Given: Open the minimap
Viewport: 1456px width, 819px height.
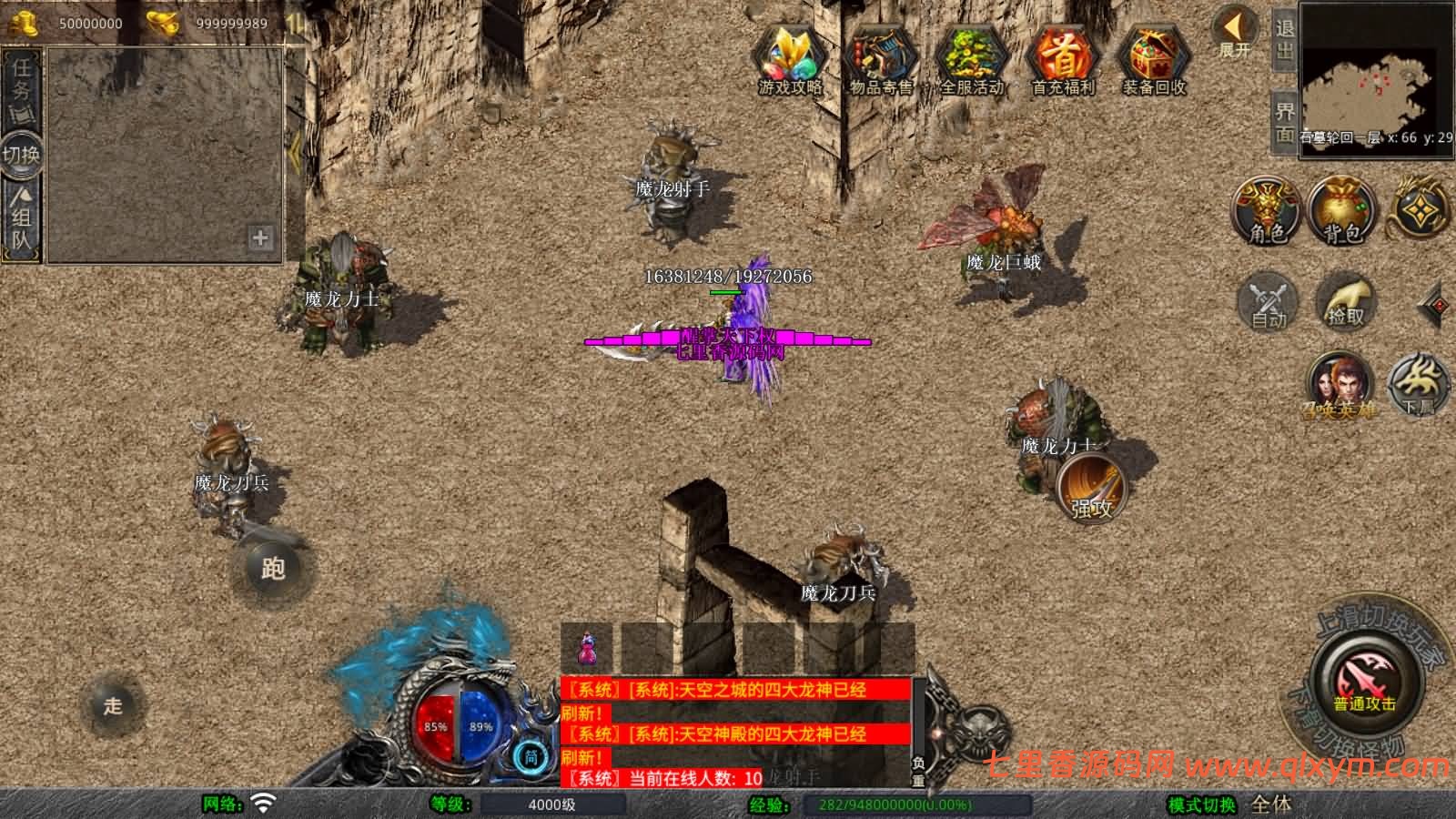Looking at the screenshot, I should click(1376, 77).
